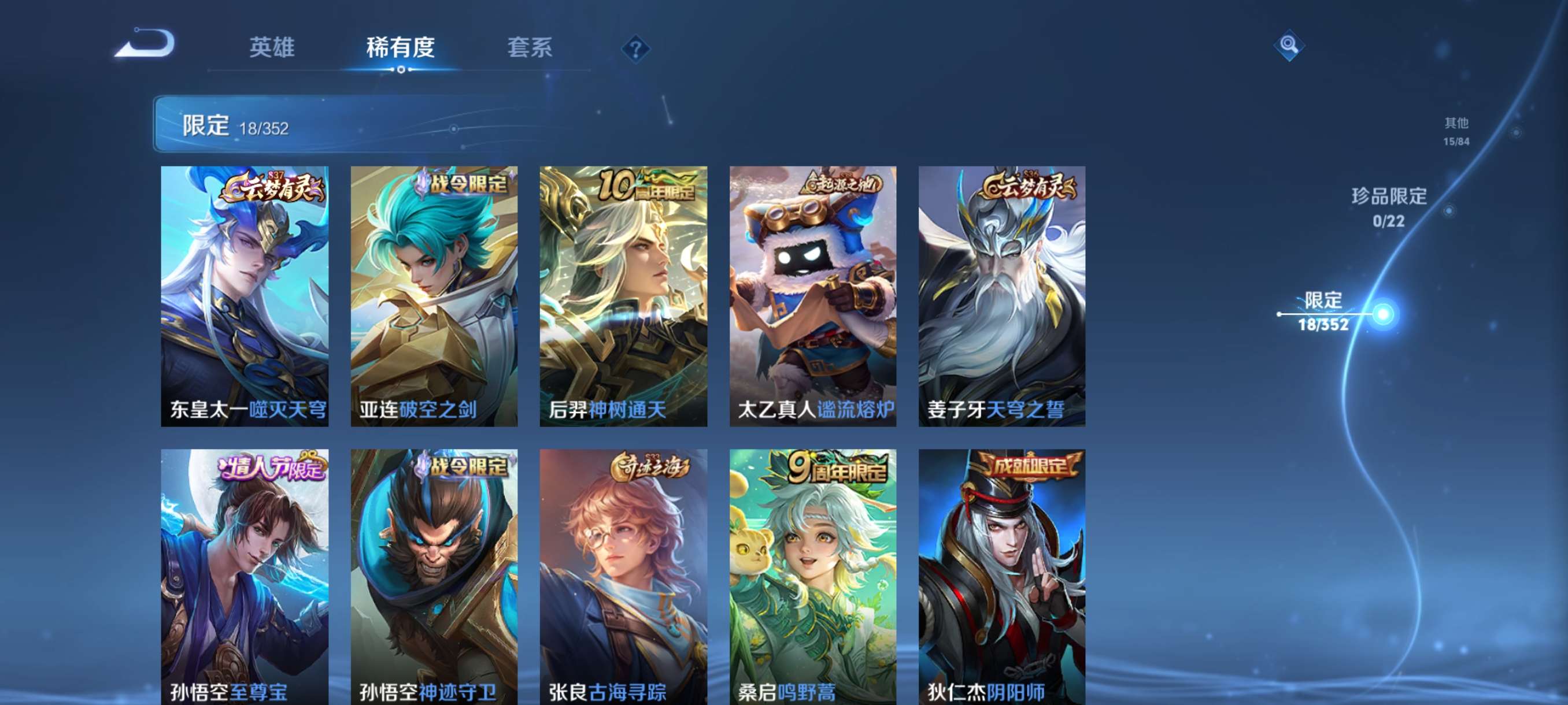Open the search magnifier icon
1568x705 pixels.
[x=1289, y=45]
